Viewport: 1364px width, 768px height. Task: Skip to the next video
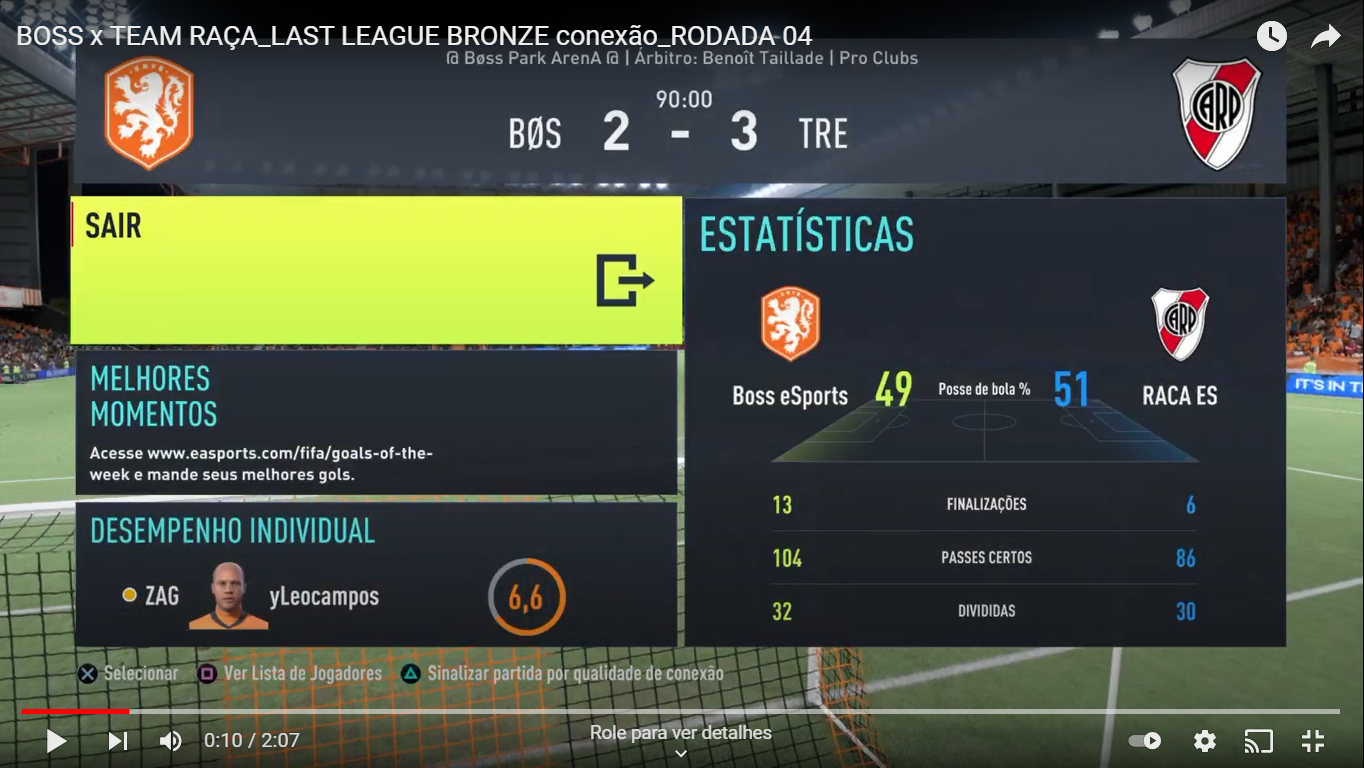118,741
